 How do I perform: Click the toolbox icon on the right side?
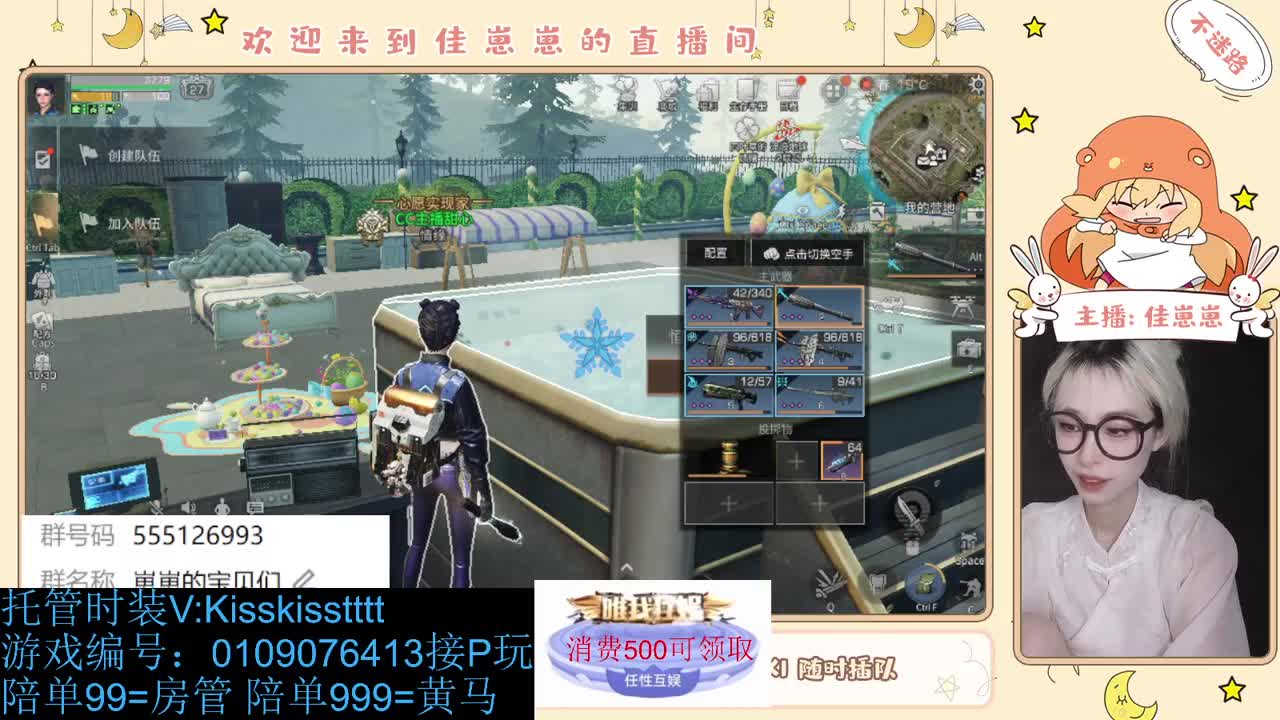(967, 349)
